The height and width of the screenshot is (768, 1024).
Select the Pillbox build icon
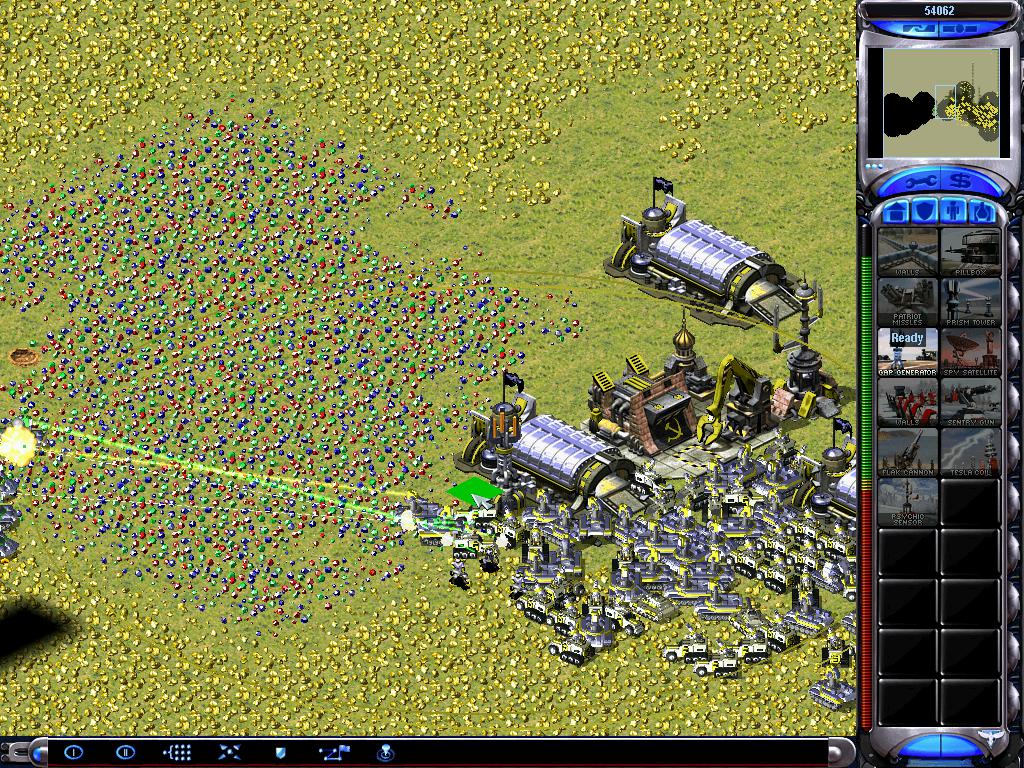[970, 252]
